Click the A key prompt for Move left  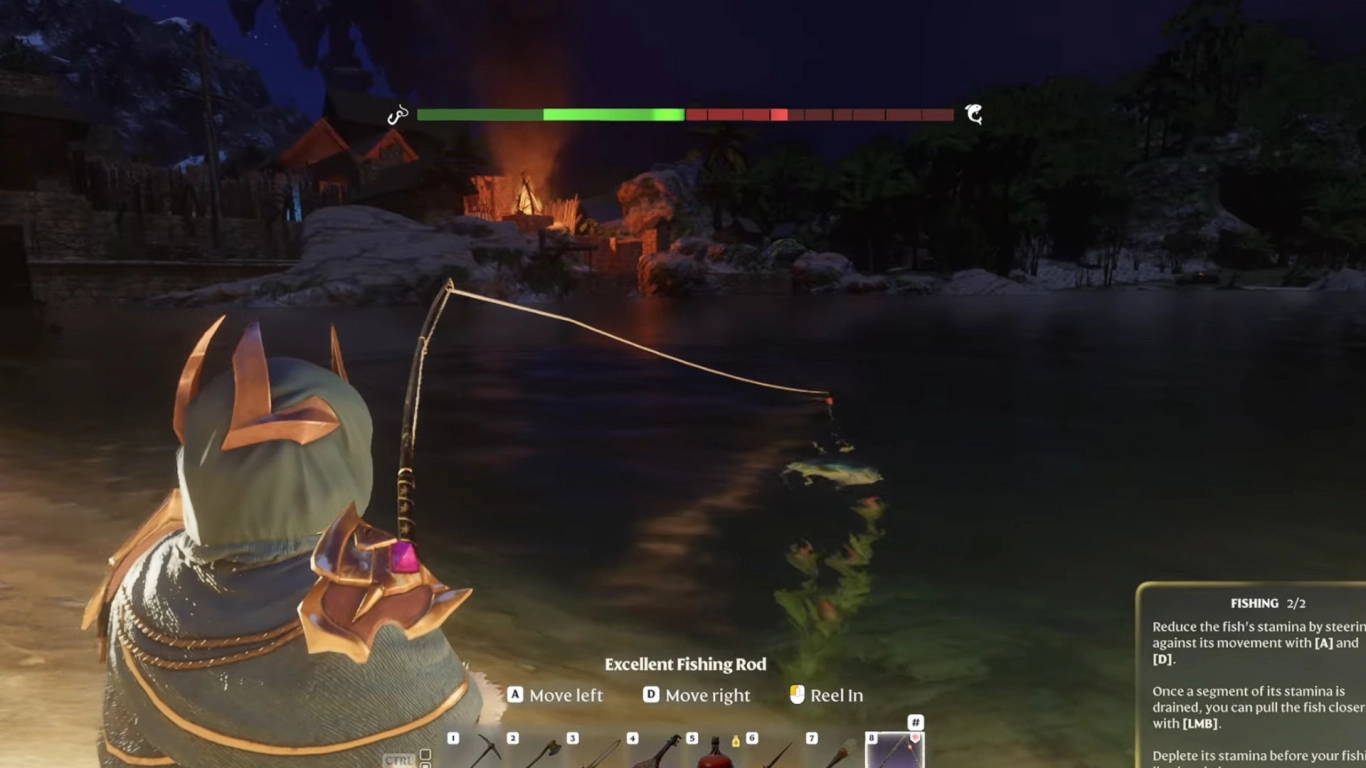[515, 694]
